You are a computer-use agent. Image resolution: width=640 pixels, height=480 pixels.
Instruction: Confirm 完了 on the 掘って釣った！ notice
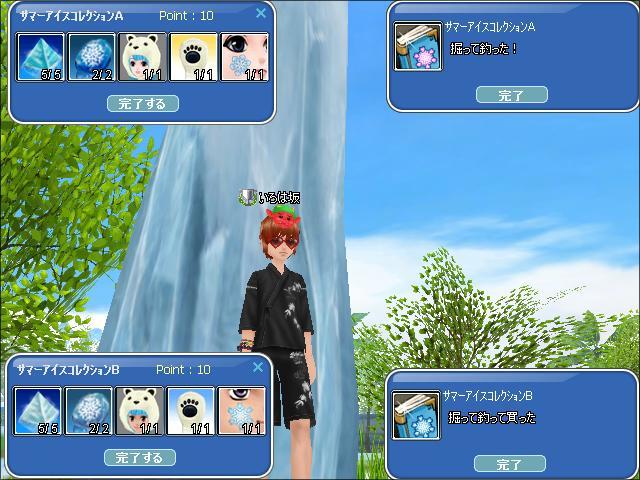pos(511,95)
